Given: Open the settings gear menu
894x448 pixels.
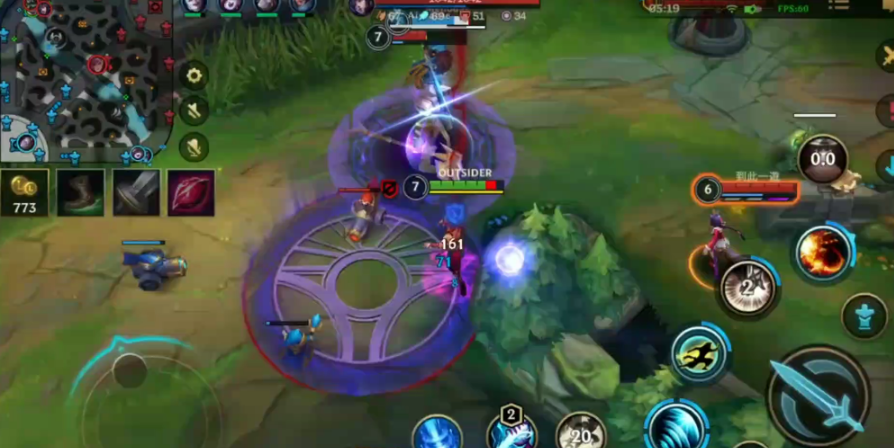Looking at the screenshot, I should point(193,74).
